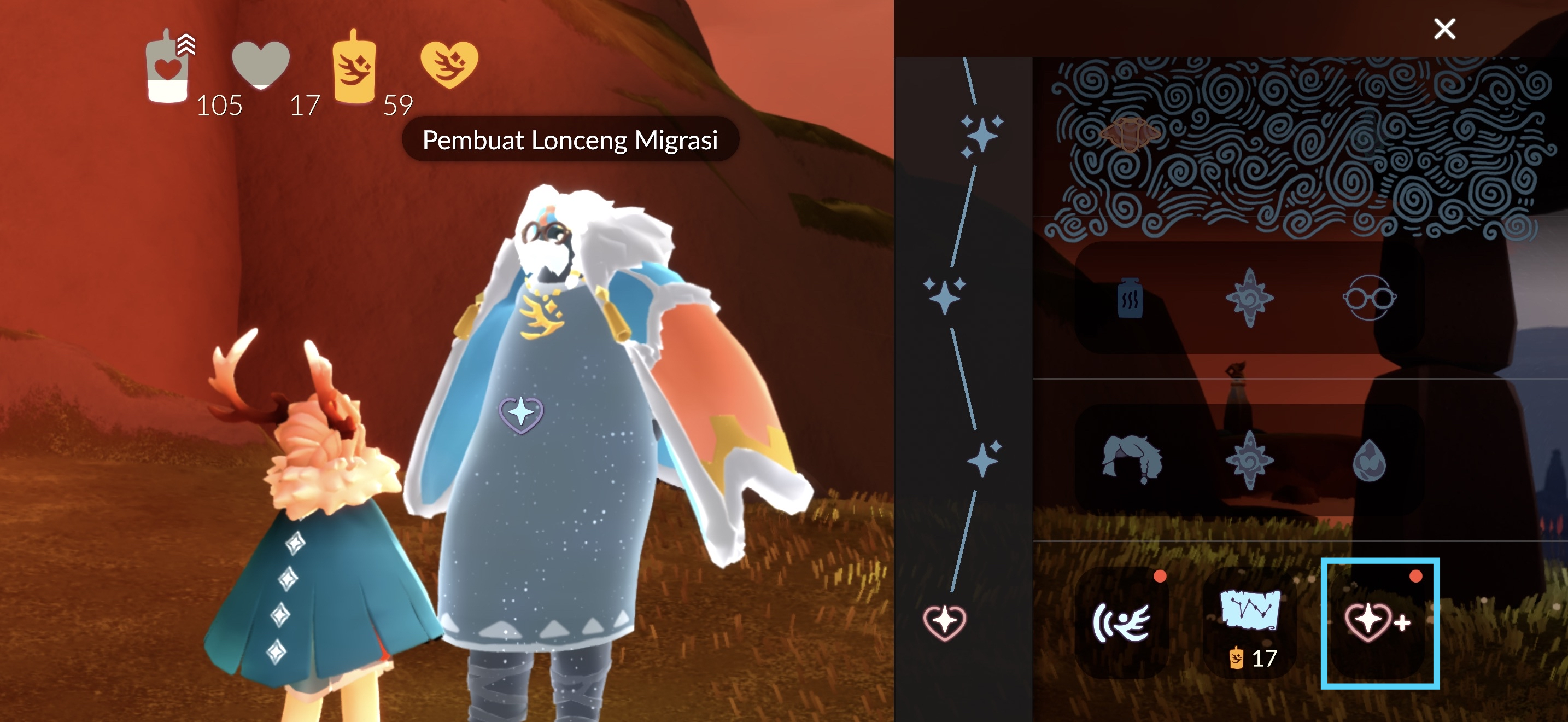Viewport: 1568px width, 722px height.
Task: Select the shell-shaped node at the tree's top
Action: click(1130, 133)
